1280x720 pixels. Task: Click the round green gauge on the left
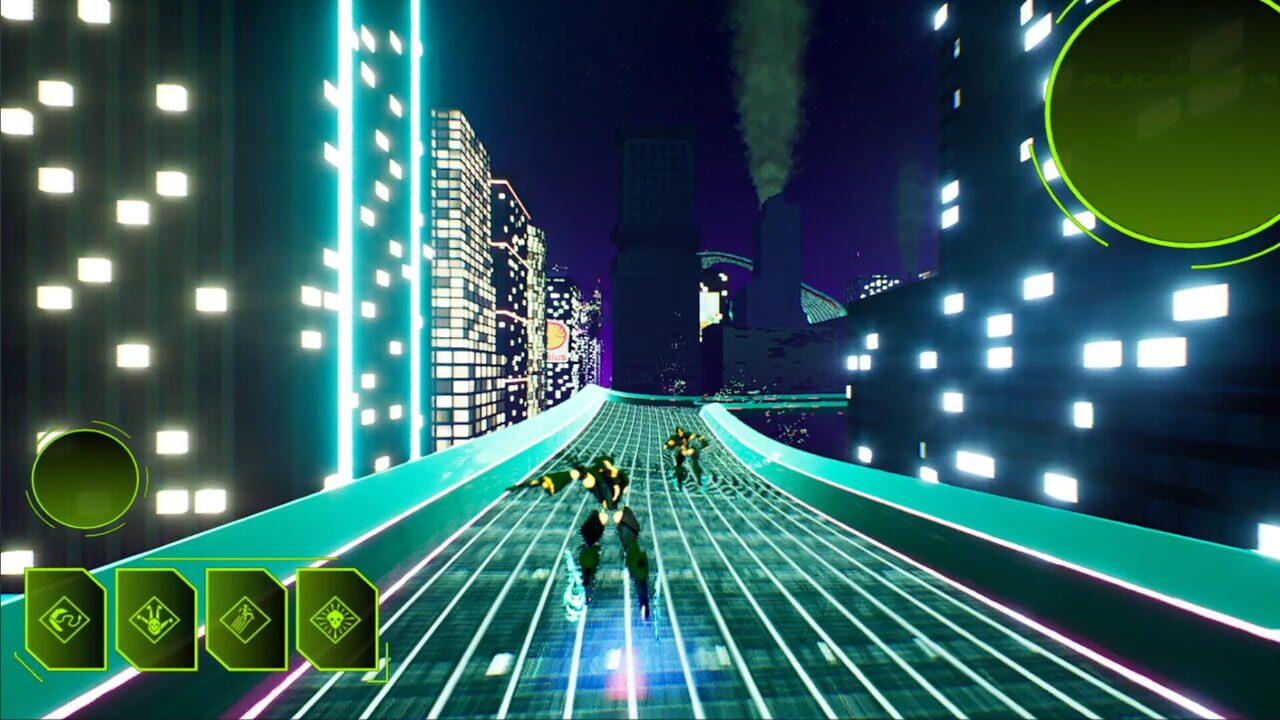[x=82, y=480]
